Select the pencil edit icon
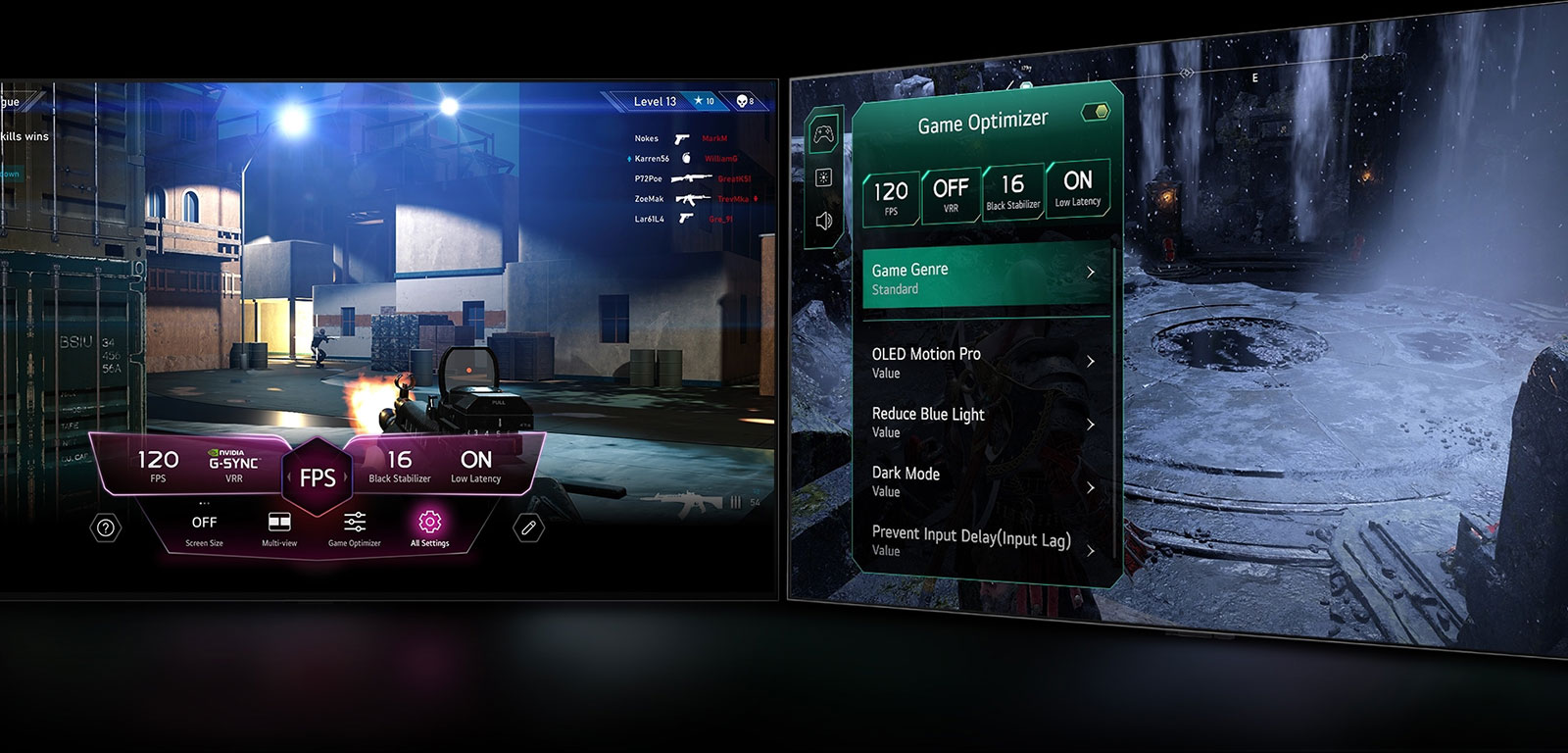 526,527
